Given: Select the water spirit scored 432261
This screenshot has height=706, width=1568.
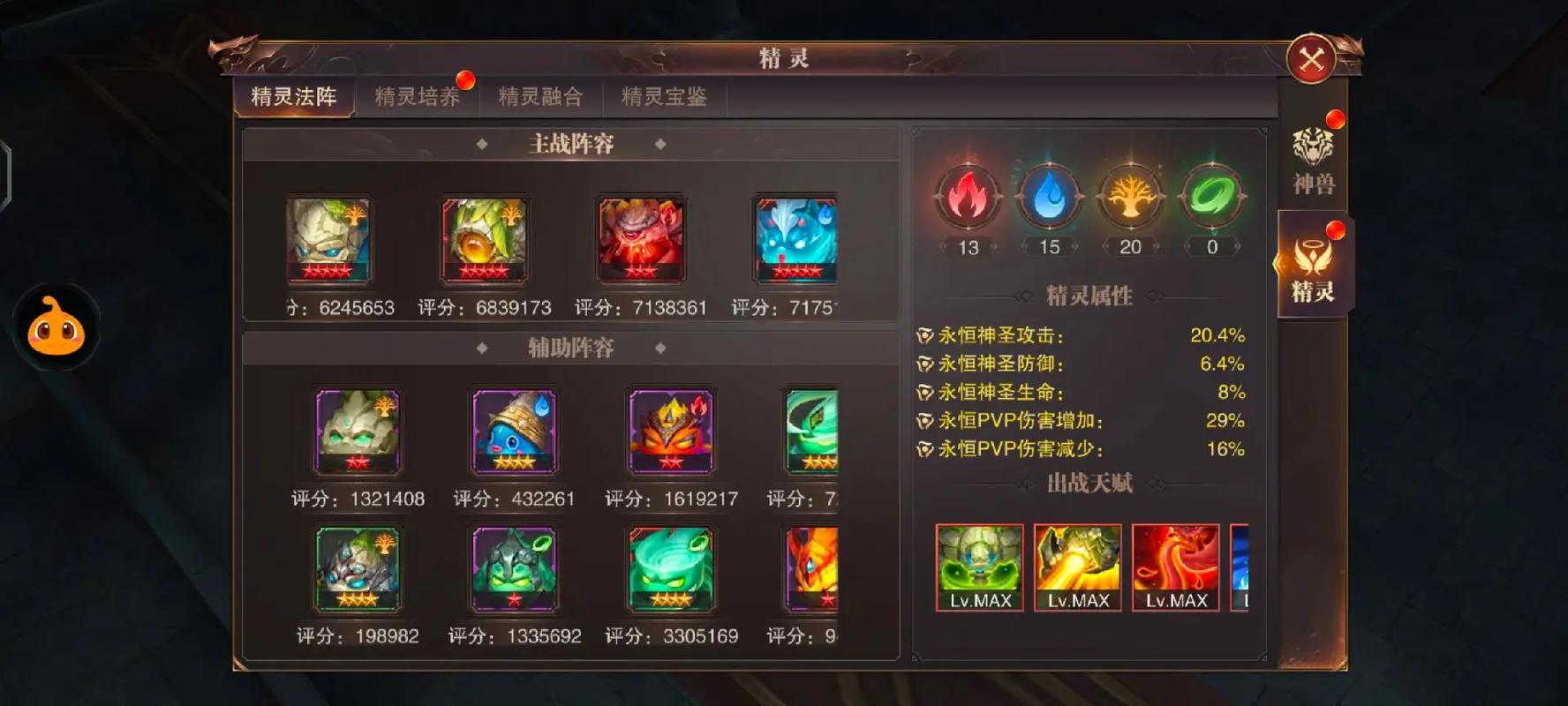Looking at the screenshot, I should pos(514,431).
